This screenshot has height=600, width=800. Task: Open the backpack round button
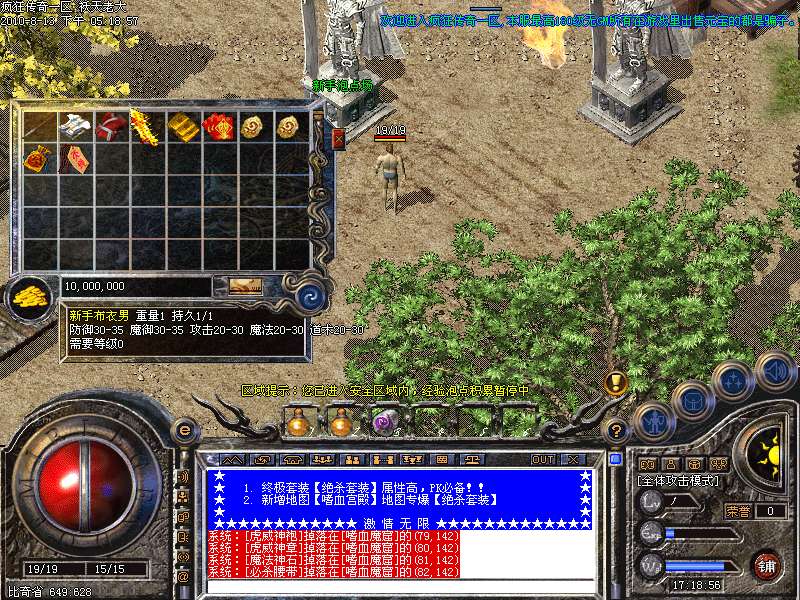coord(692,401)
